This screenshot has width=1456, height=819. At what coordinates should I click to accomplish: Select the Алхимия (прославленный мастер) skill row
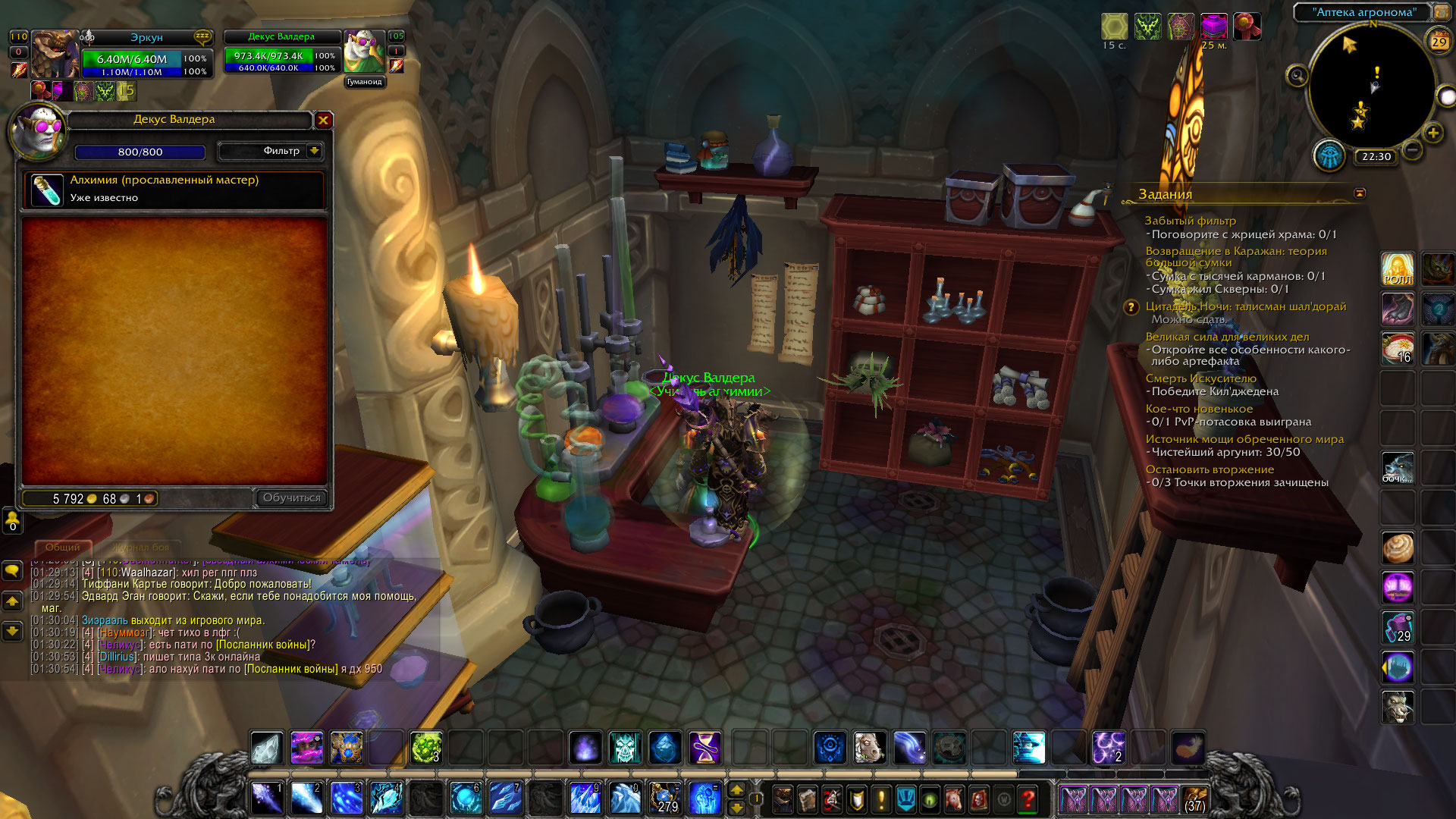coord(174,189)
